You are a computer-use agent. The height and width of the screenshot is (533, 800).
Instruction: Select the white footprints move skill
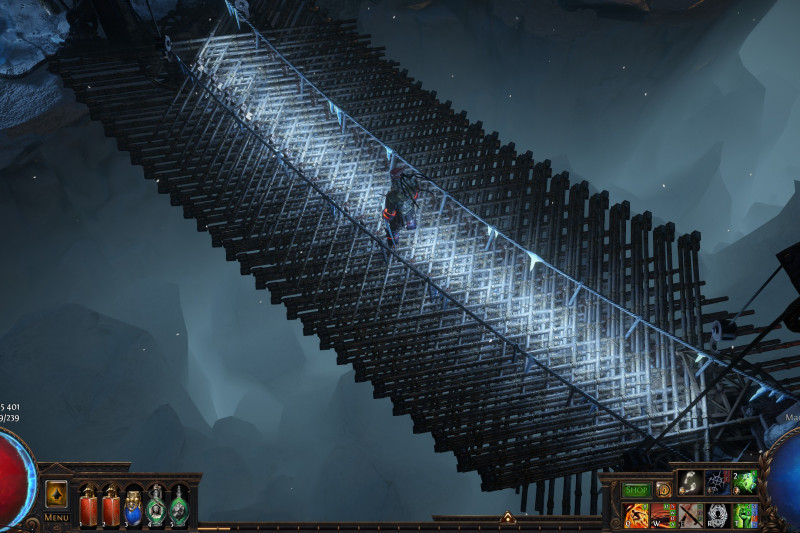(x=691, y=483)
